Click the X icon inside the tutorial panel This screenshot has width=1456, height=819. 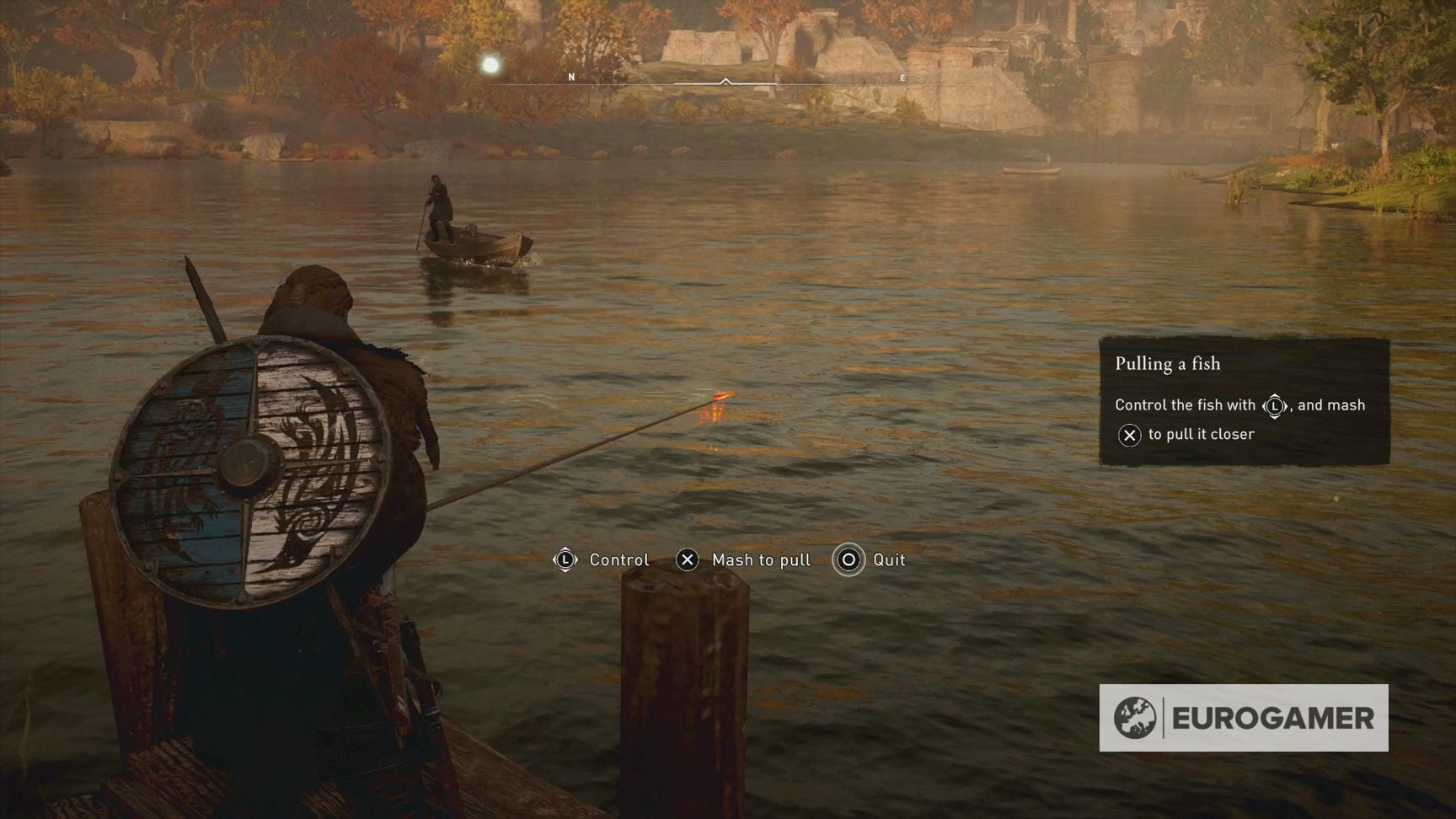(x=1129, y=436)
